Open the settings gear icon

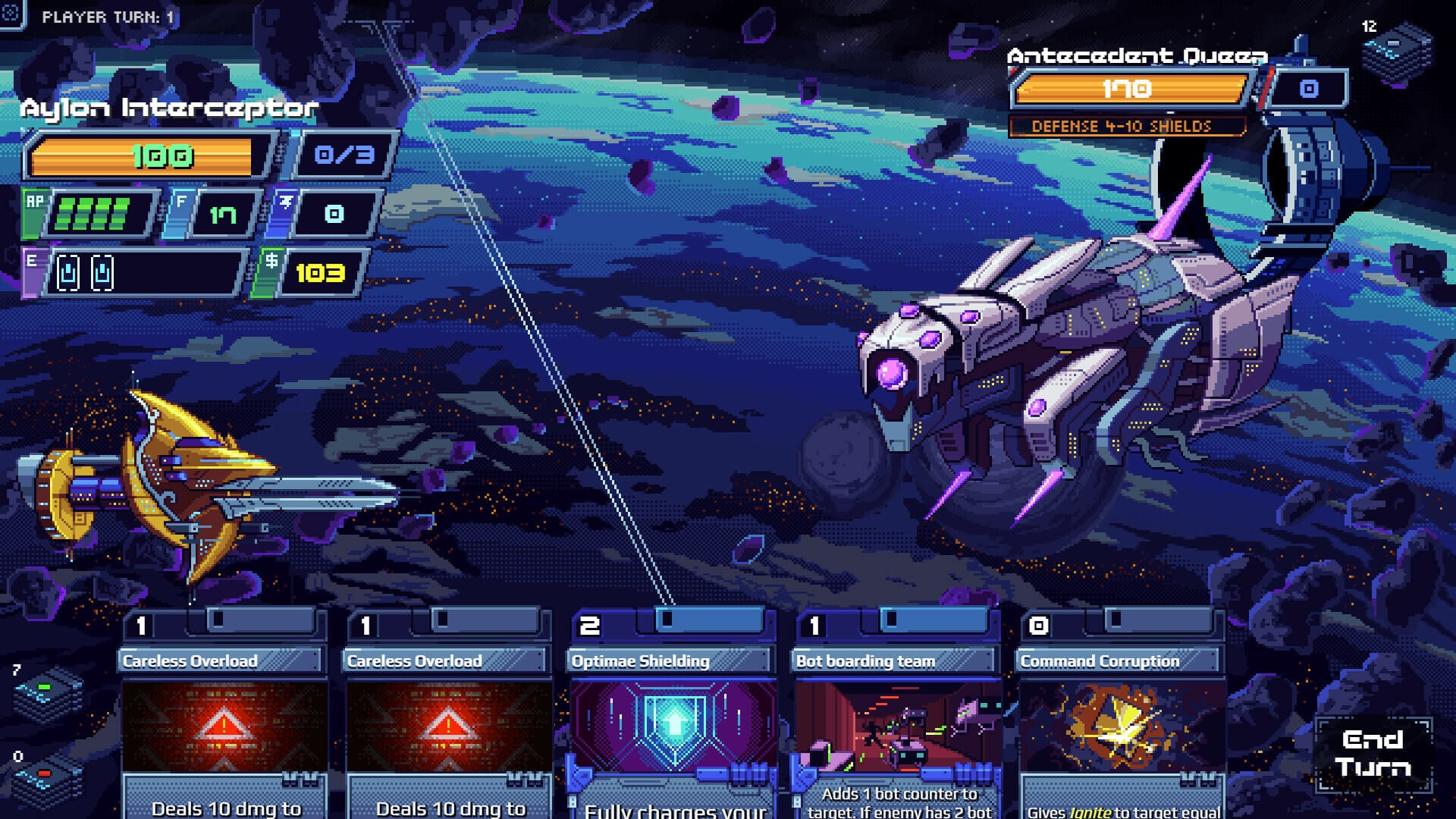tap(11, 12)
